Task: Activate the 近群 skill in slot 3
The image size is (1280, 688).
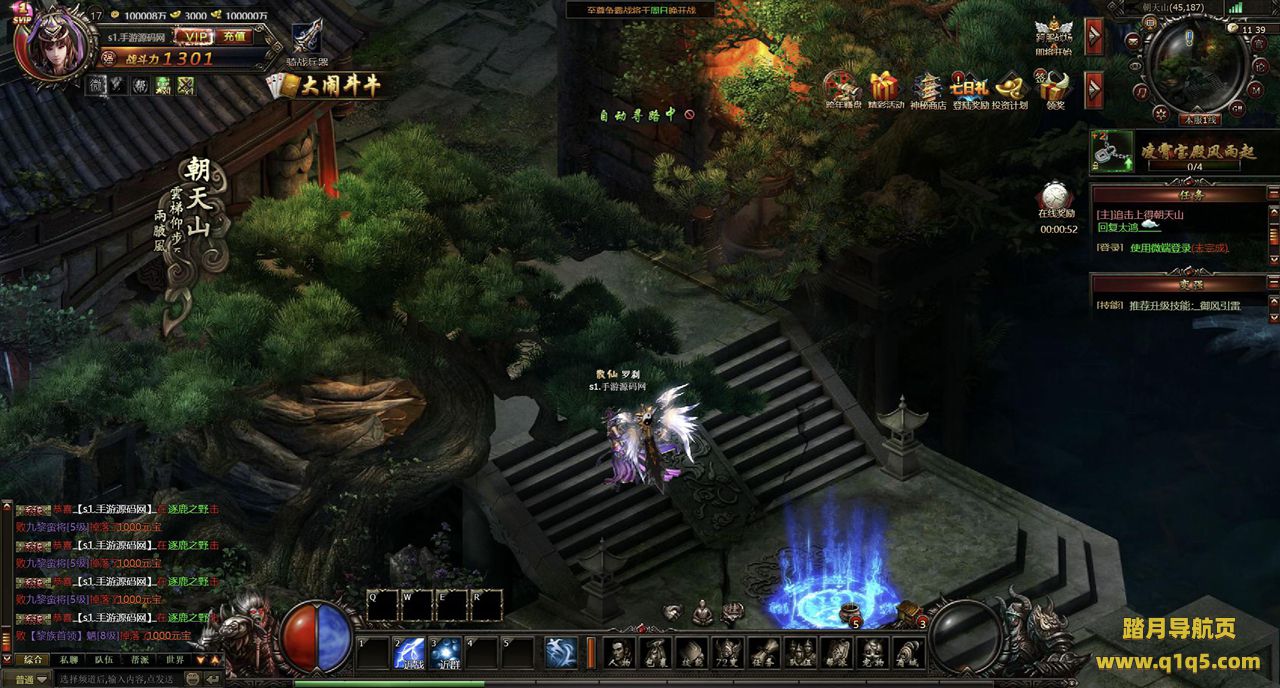Action: coord(446,652)
